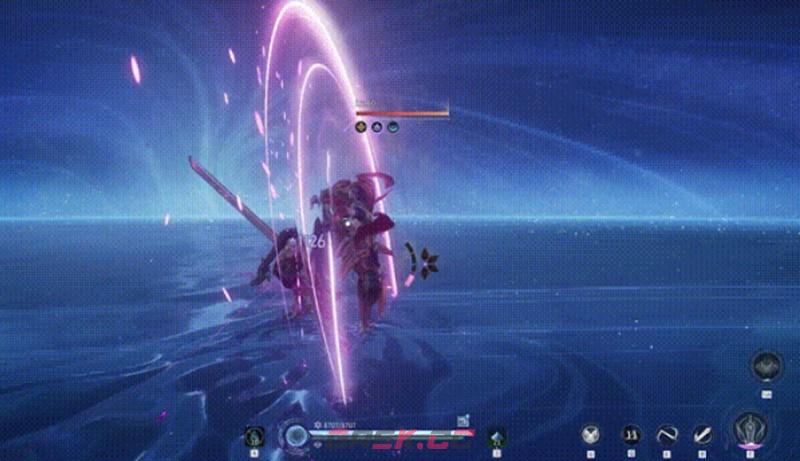The height and width of the screenshot is (461, 800).
Task: Inspect the purple enemy status icon
Action: (x=377, y=127)
